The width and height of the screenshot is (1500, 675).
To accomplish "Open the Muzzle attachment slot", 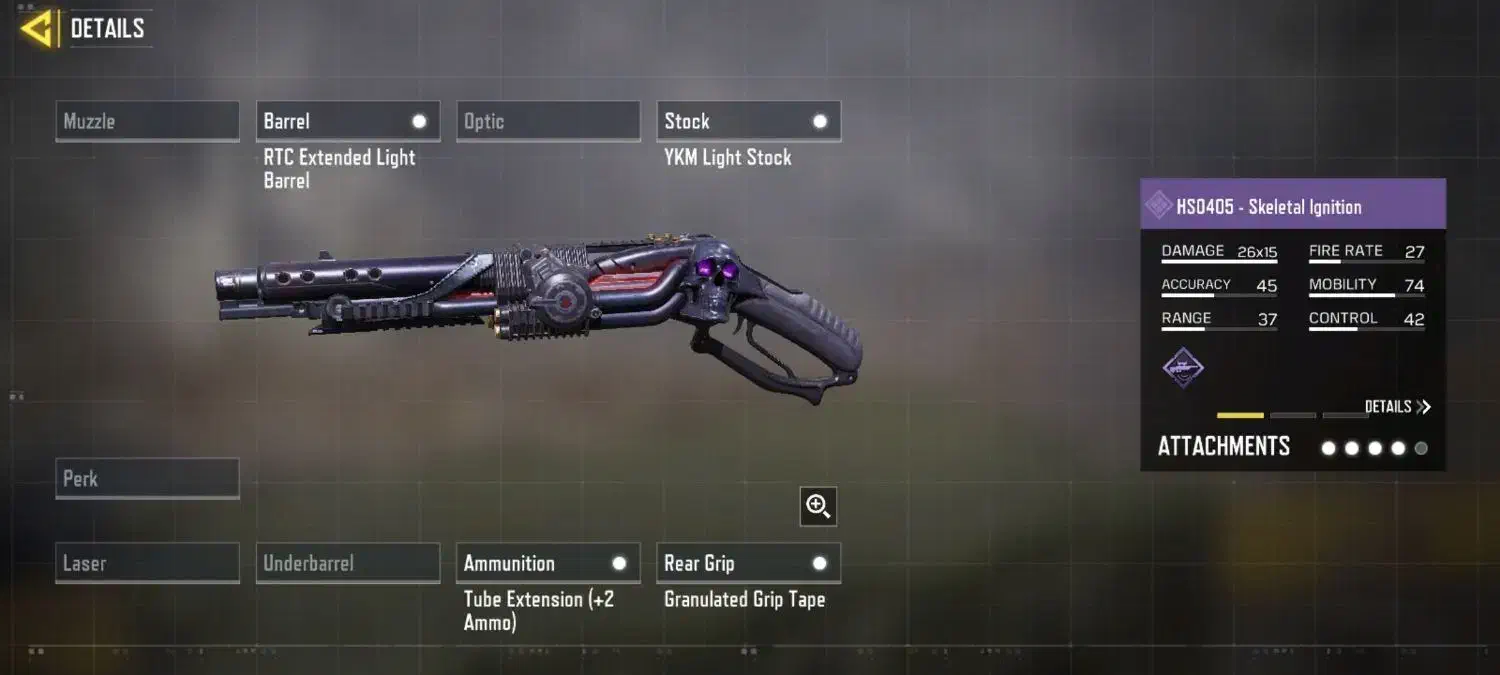I will (x=147, y=121).
